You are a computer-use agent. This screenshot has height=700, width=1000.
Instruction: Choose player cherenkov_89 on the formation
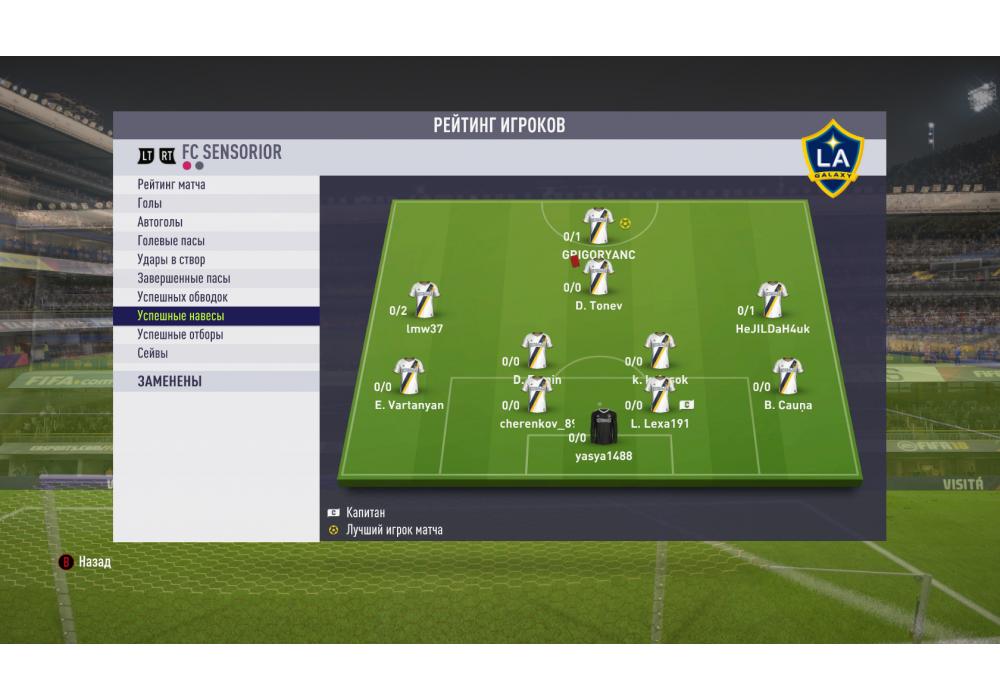(538, 396)
